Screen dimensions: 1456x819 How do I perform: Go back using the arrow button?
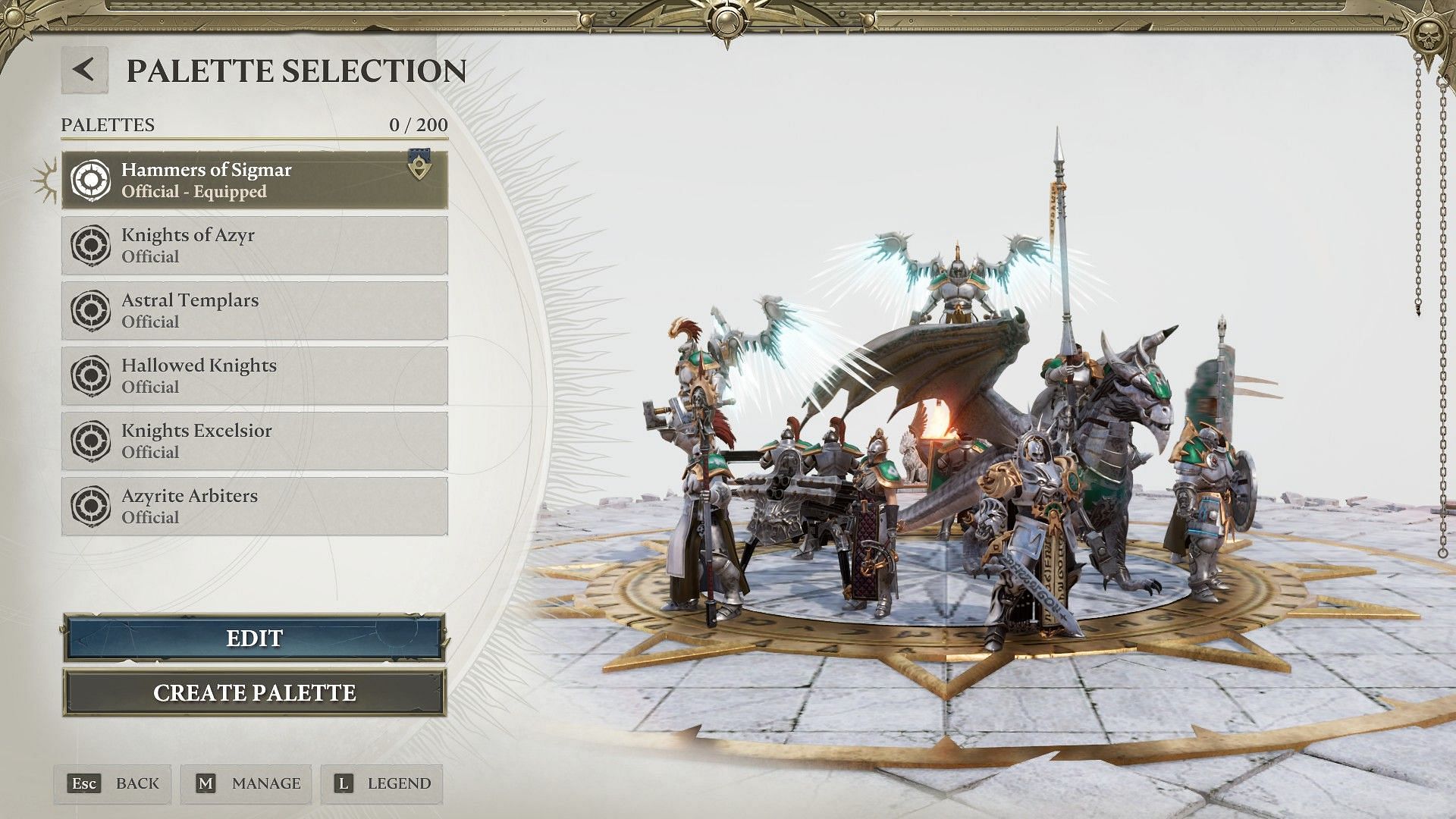pyautogui.click(x=84, y=71)
